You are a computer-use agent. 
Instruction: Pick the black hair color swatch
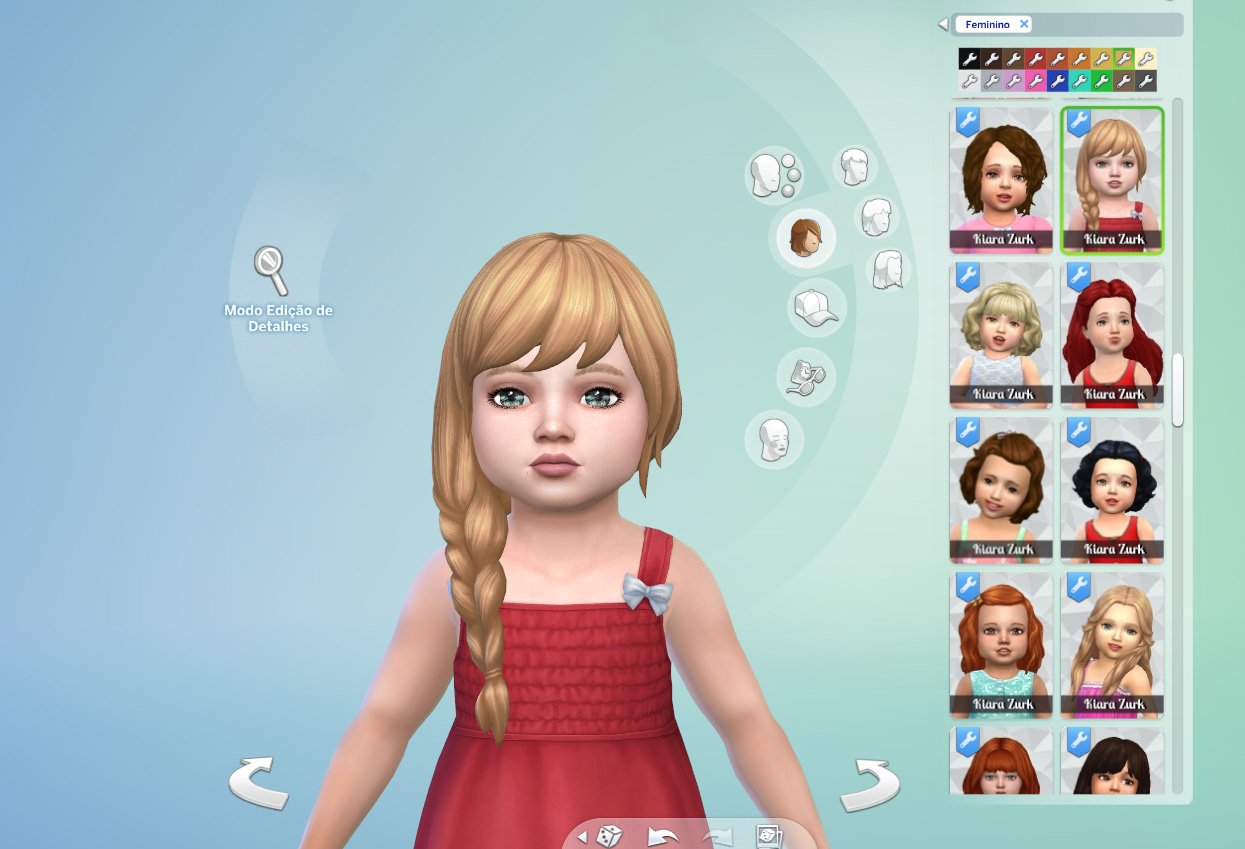(x=968, y=59)
